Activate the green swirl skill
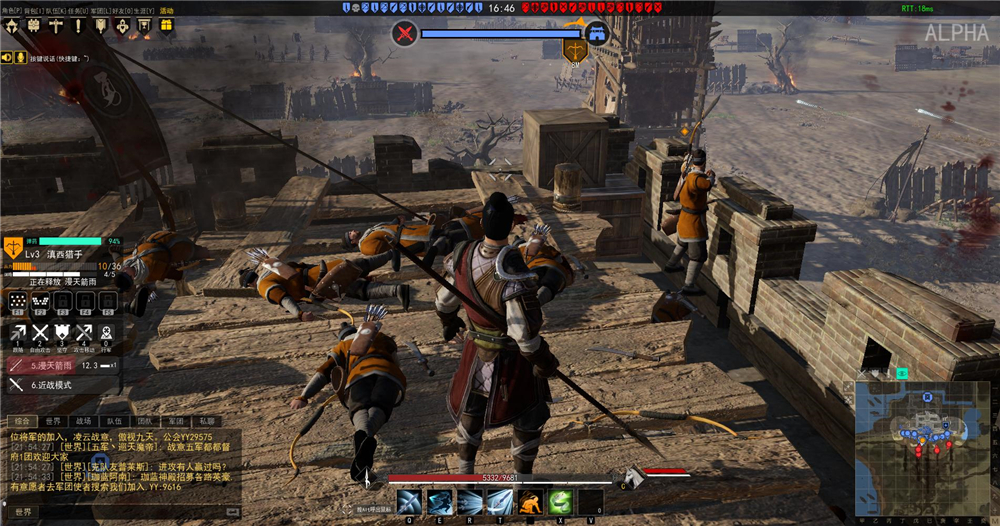 tap(561, 502)
